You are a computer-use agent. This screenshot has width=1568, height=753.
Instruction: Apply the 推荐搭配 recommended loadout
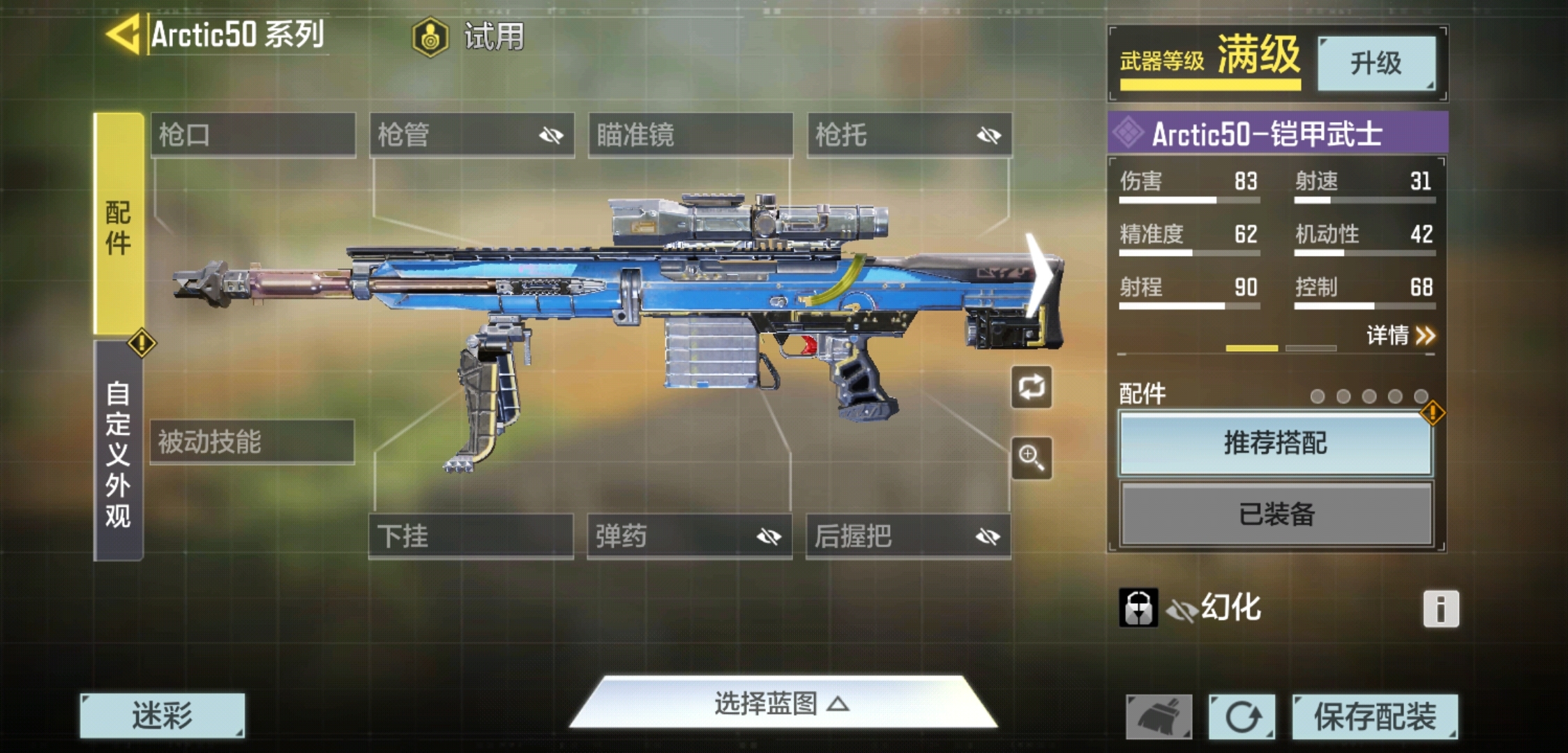pos(1276,443)
